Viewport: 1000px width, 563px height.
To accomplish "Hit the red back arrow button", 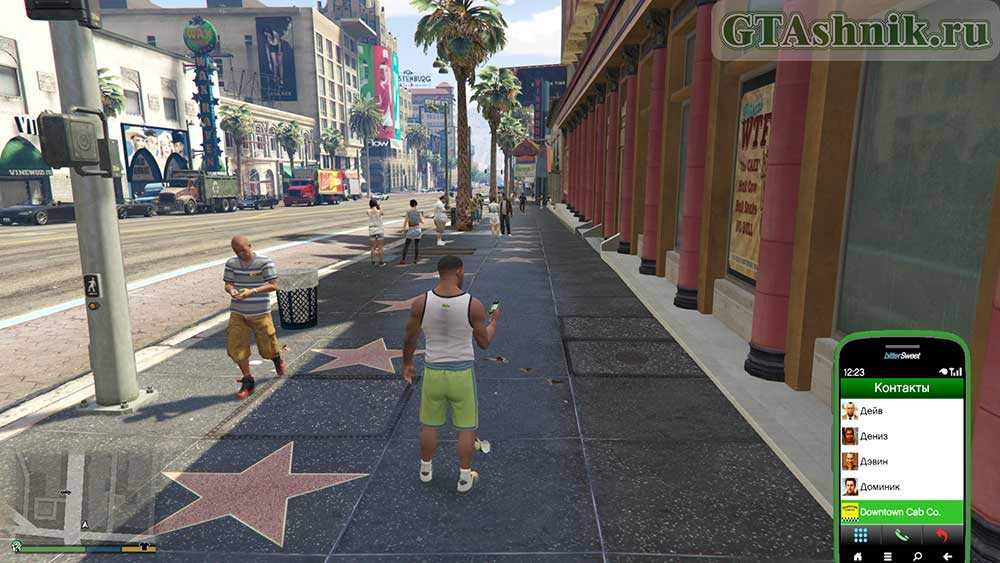I will pyautogui.click(x=942, y=535).
